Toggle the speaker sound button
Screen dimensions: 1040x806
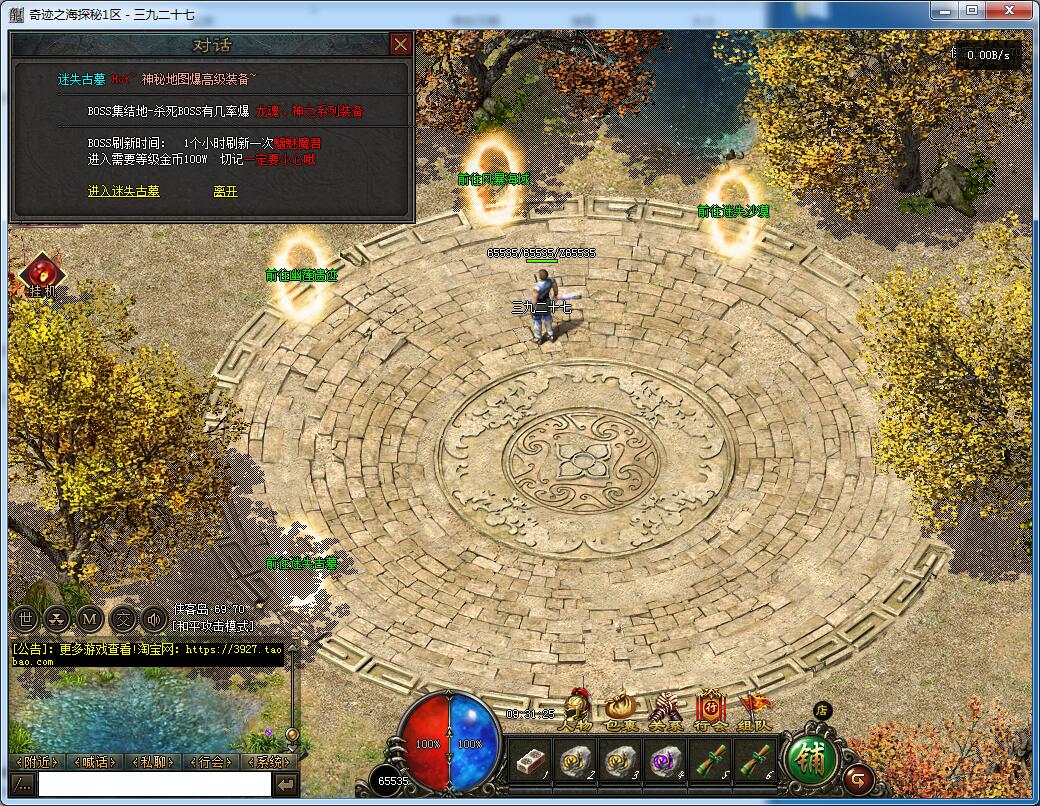pyautogui.click(x=154, y=619)
